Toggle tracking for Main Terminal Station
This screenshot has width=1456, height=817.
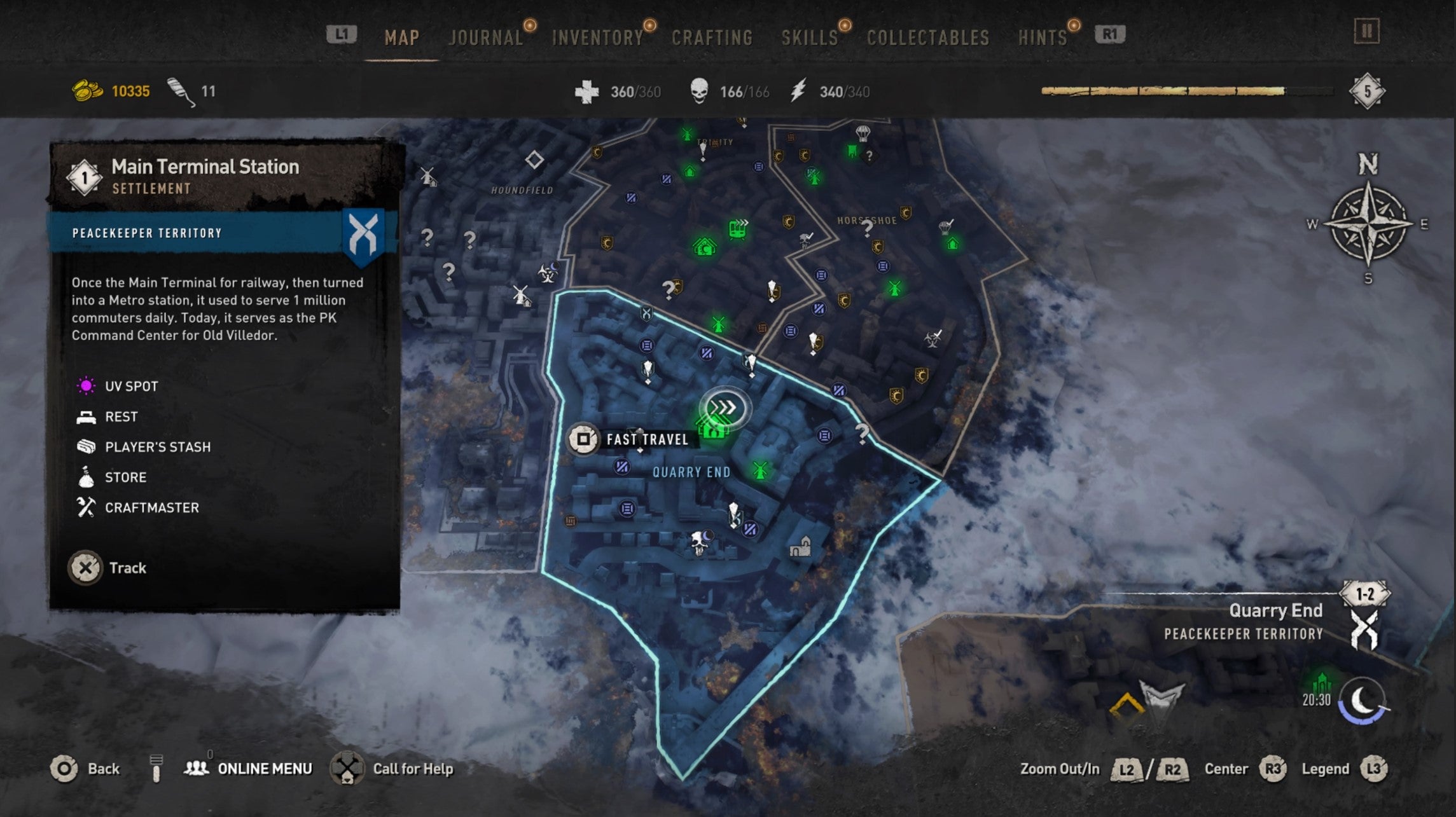[87, 568]
